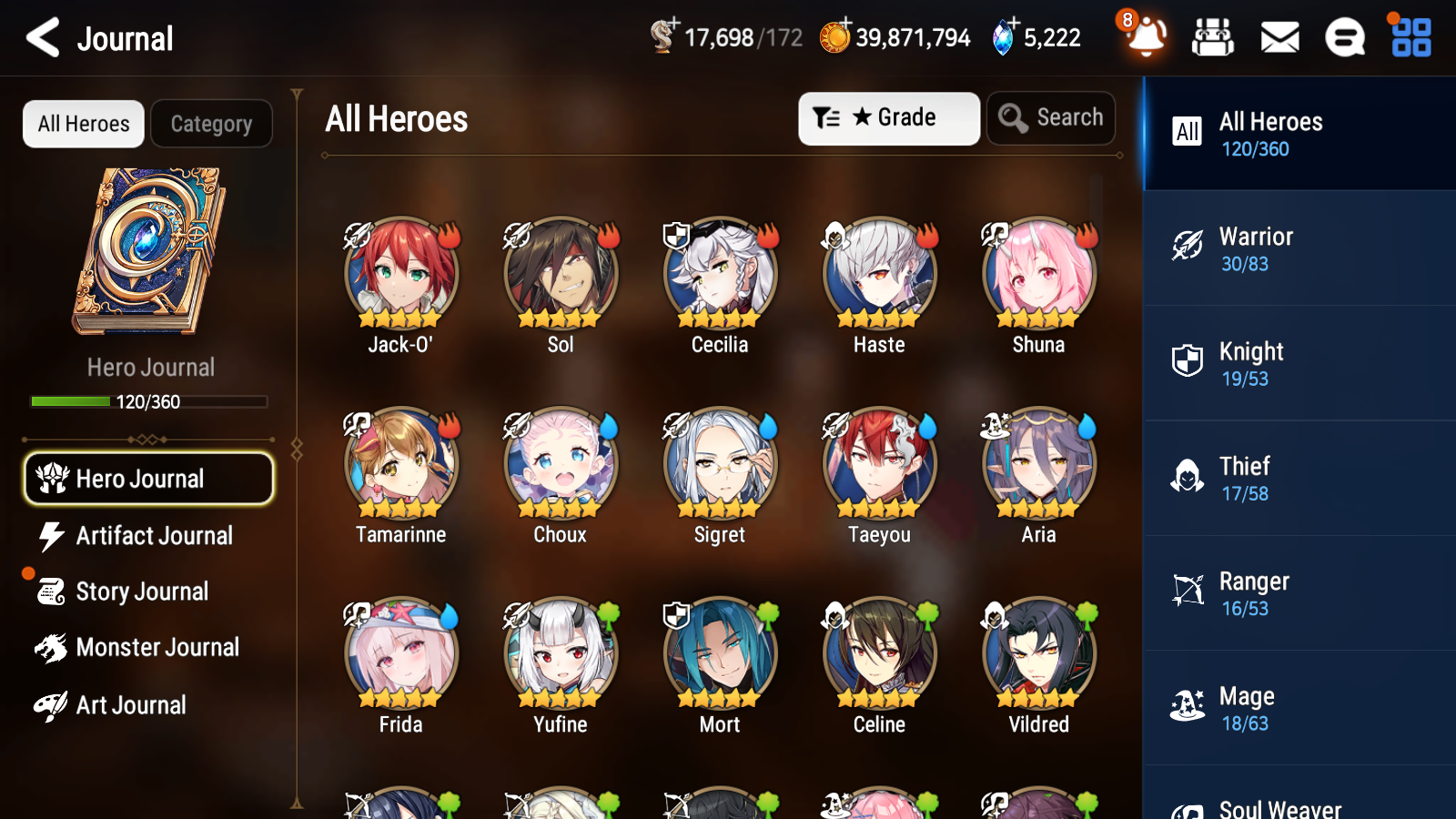Viewport: 1456px width, 819px height.
Task: Go back using the Journal back arrow
Action: pos(40,37)
